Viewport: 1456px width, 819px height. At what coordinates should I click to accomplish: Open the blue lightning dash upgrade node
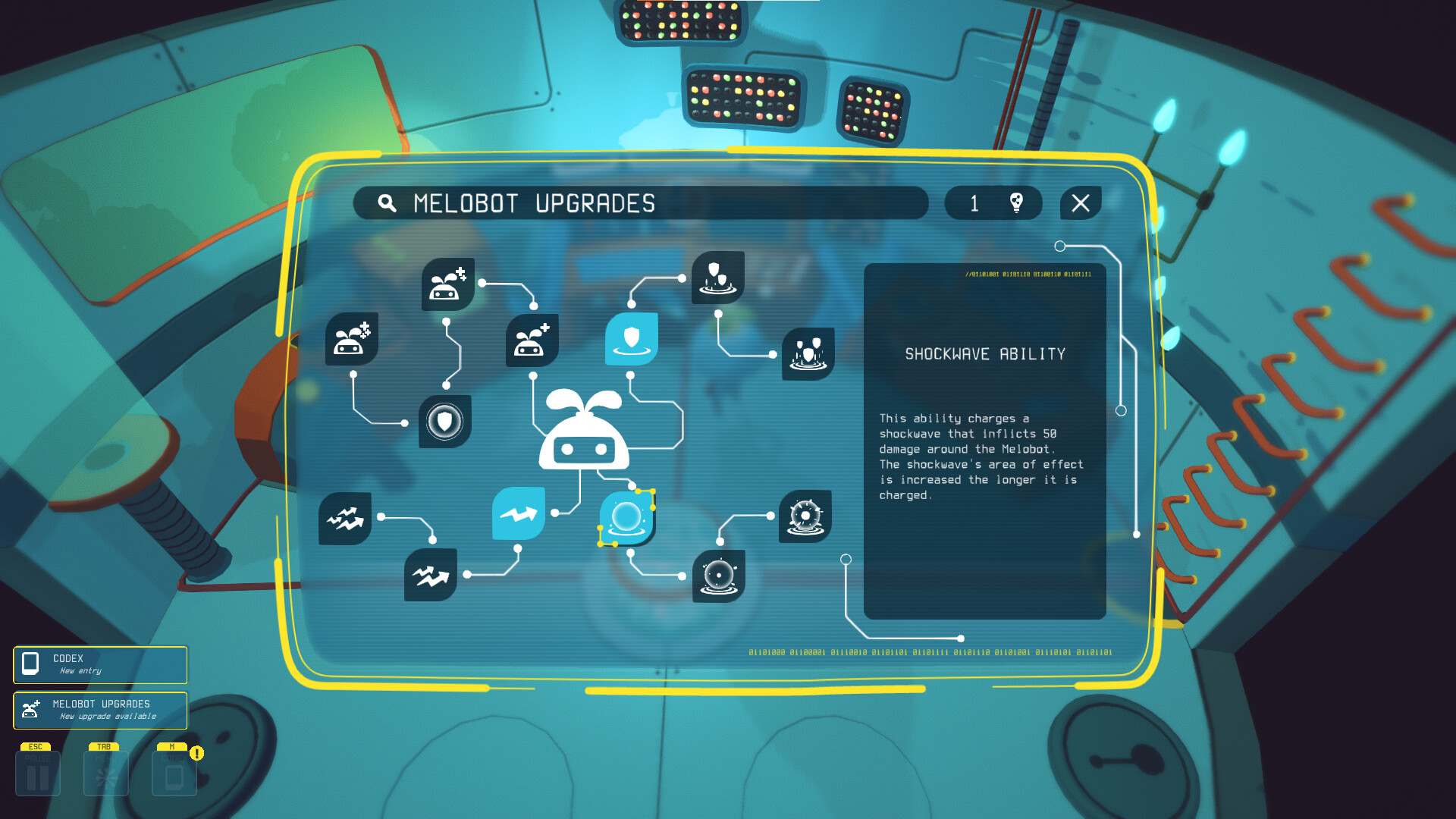coord(518,516)
